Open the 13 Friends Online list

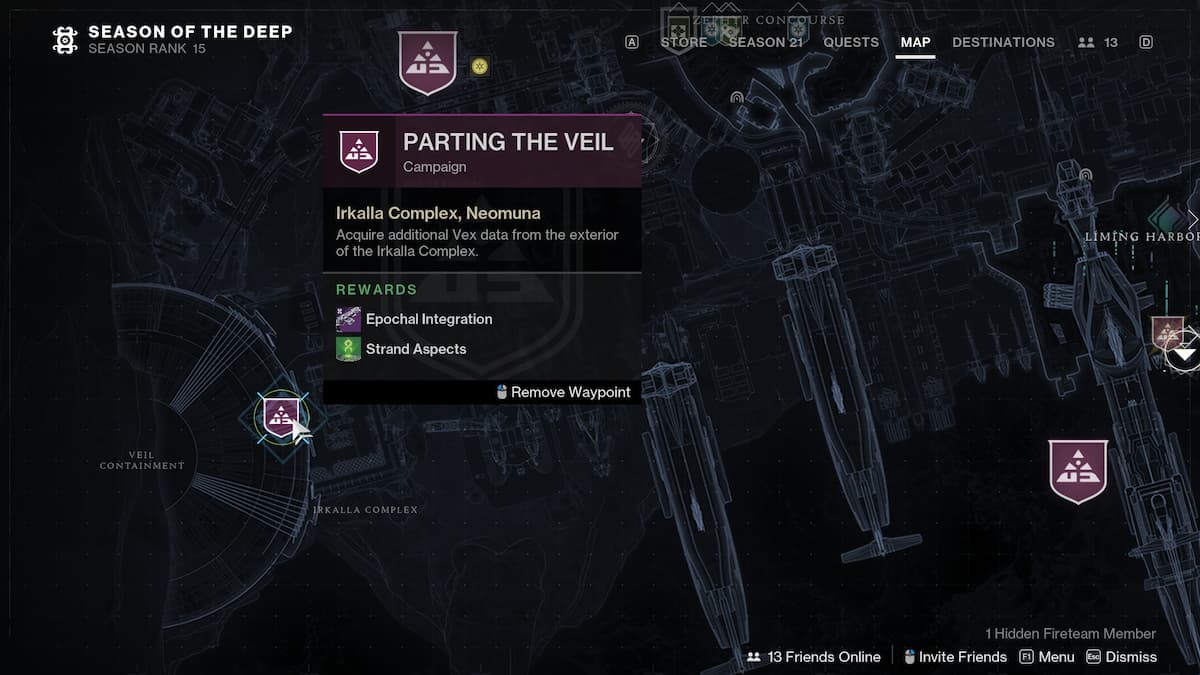pos(814,657)
